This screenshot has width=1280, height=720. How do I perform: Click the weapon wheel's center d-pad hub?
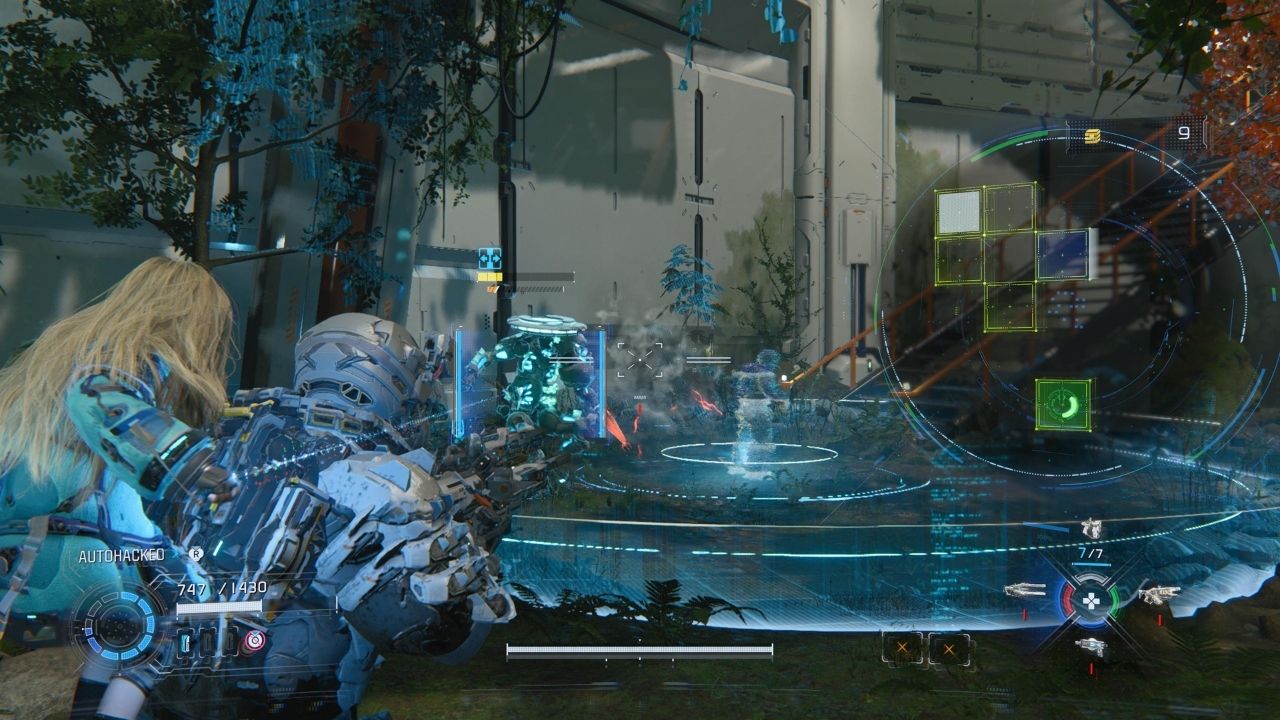[1091, 601]
